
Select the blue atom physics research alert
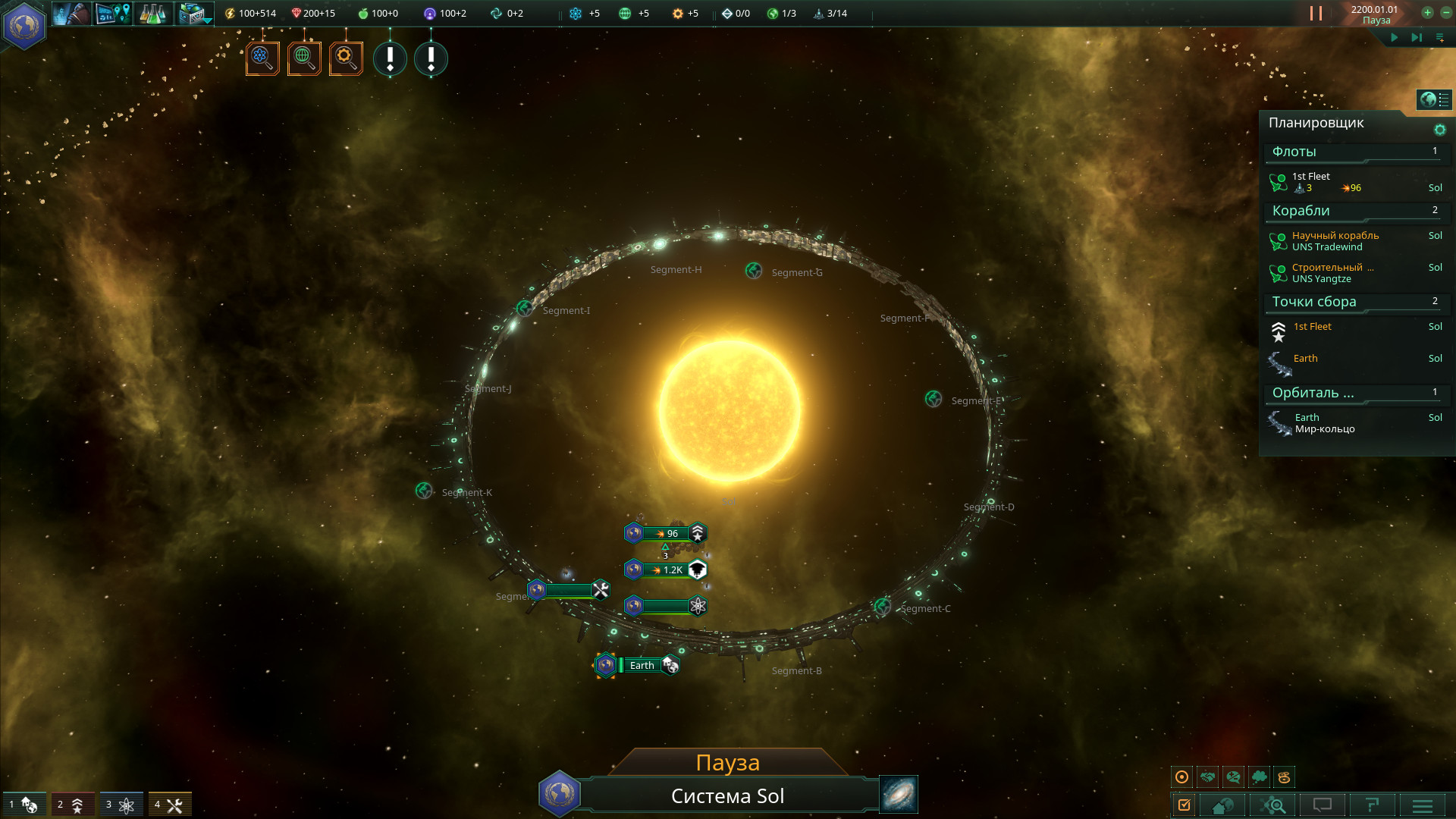click(262, 58)
